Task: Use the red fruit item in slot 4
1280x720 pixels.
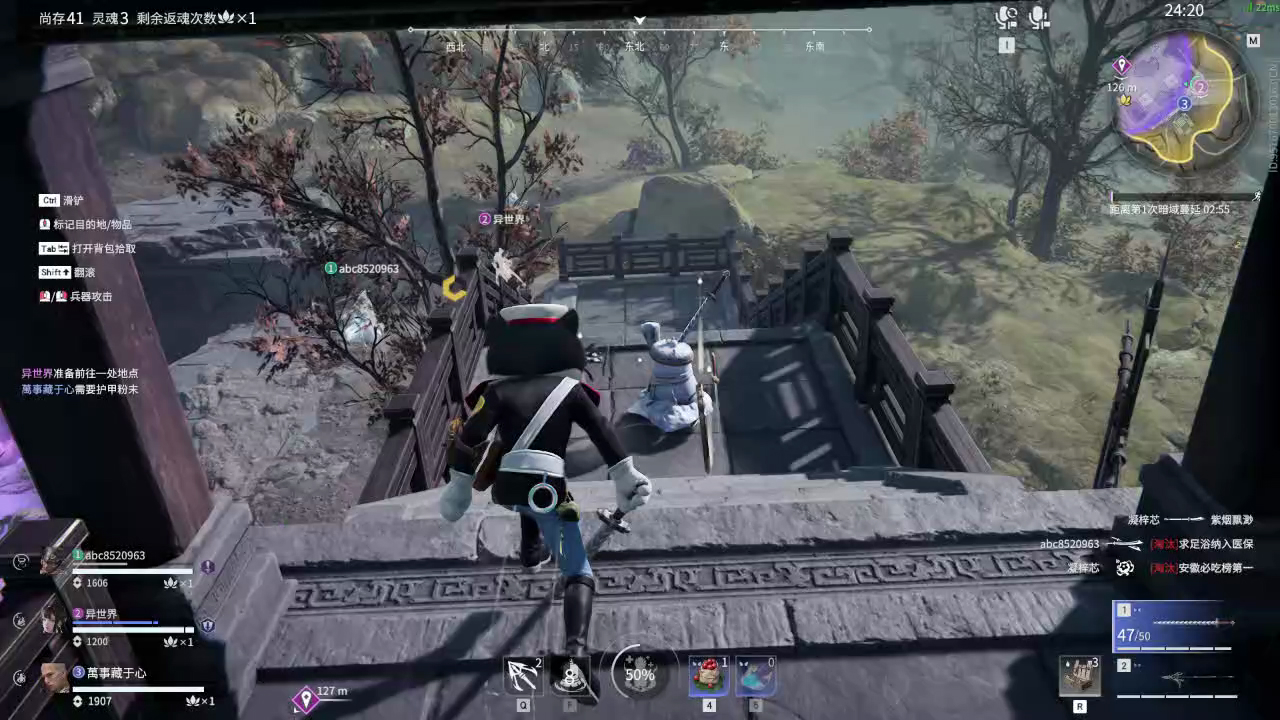Action: (708, 676)
